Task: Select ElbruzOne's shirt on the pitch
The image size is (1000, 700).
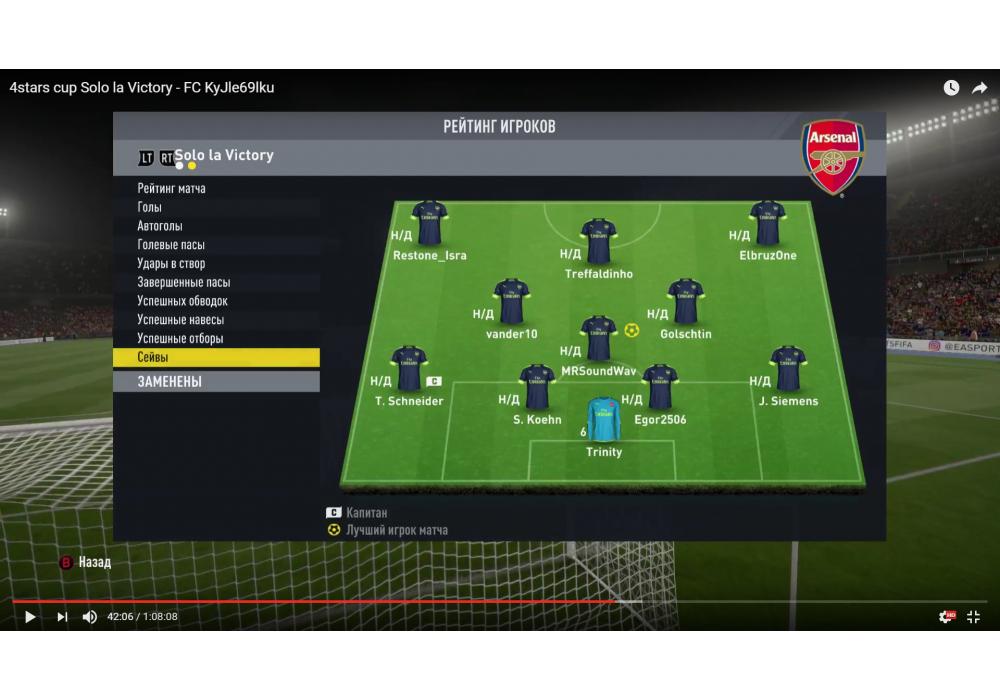Action: tap(767, 223)
